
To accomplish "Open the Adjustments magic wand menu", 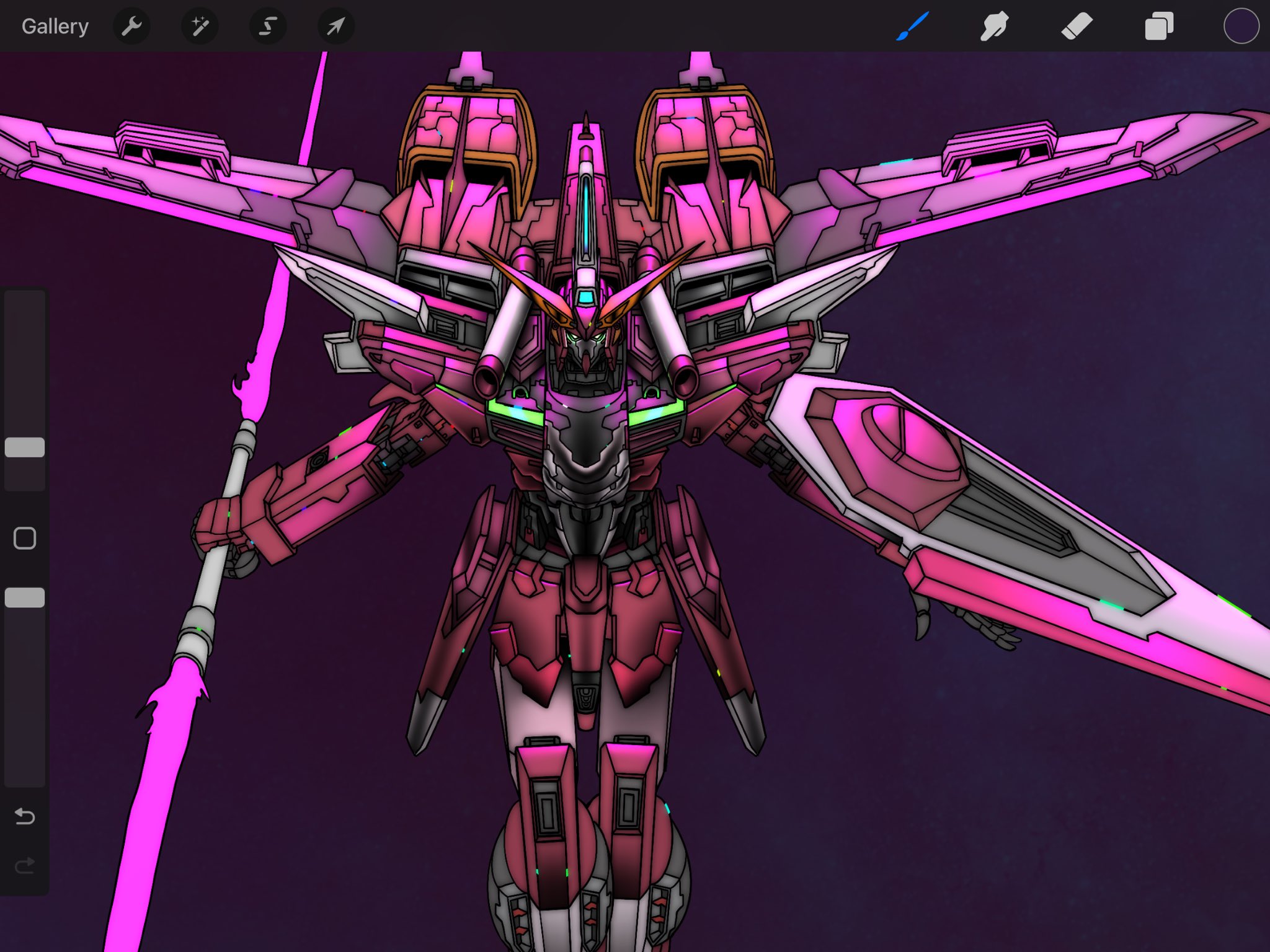I will (x=200, y=26).
